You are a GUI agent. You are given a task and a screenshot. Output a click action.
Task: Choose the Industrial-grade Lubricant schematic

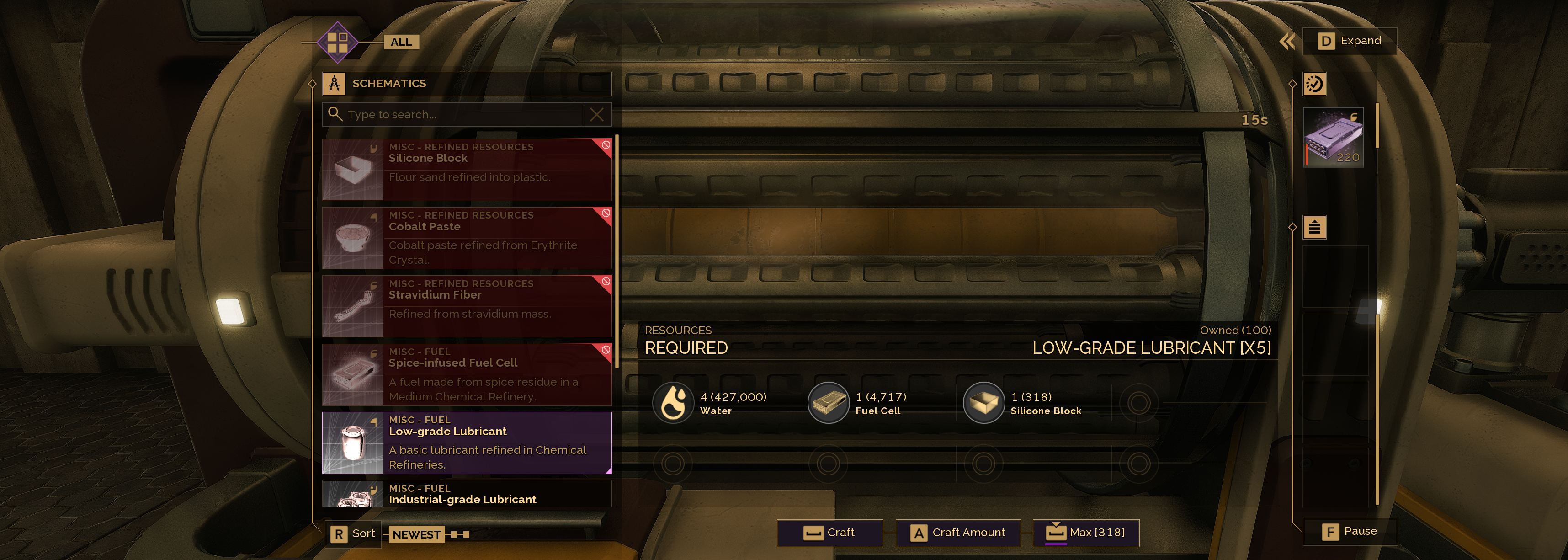click(x=466, y=494)
